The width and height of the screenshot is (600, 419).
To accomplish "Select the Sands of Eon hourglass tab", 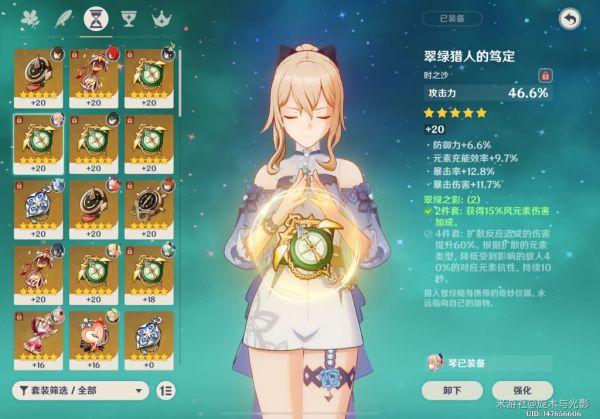I will click(x=97, y=18).
